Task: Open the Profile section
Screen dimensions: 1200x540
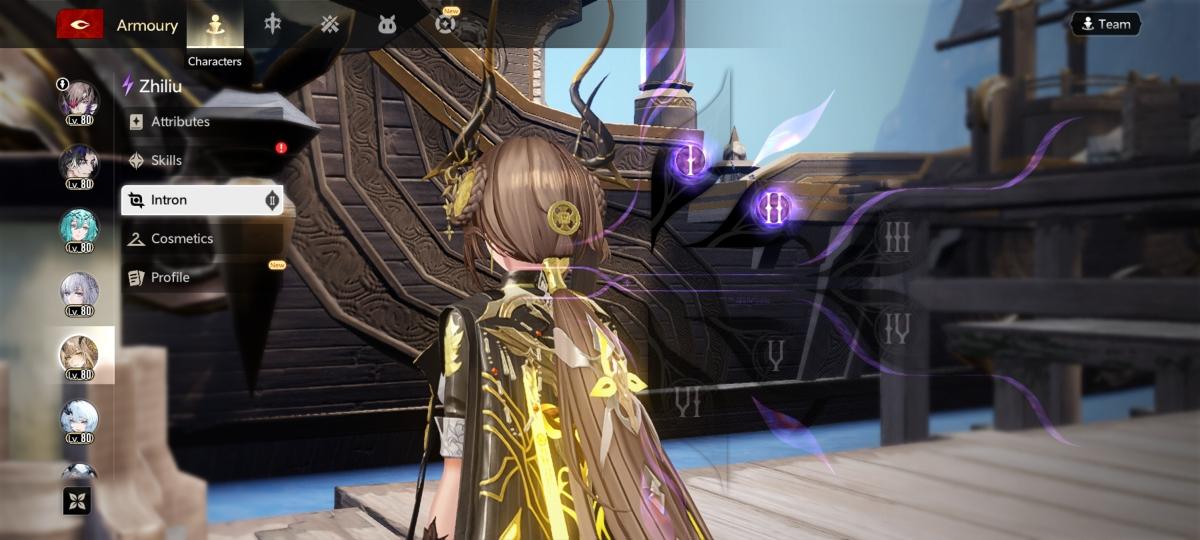Action: coord(170,277)
